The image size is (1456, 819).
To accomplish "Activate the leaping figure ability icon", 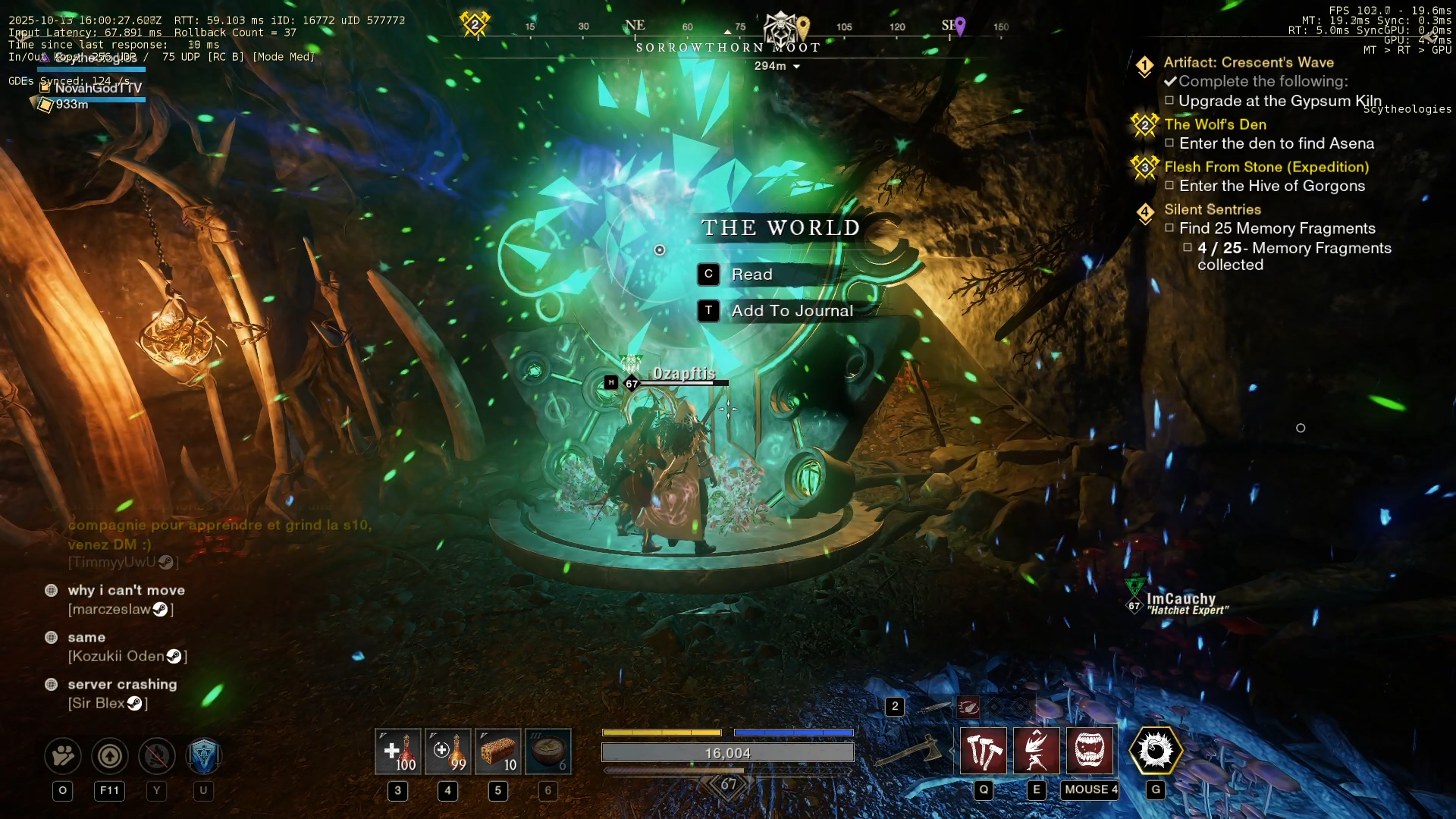I will [1037, 751].
